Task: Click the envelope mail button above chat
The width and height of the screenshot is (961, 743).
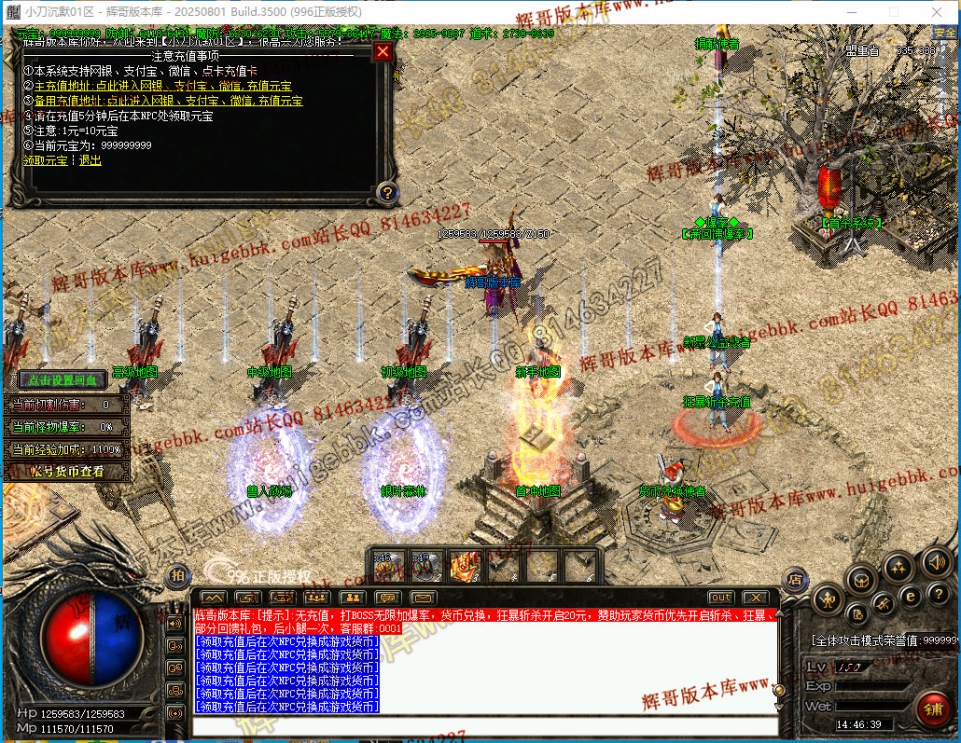Action: click(x=421, y=598)
